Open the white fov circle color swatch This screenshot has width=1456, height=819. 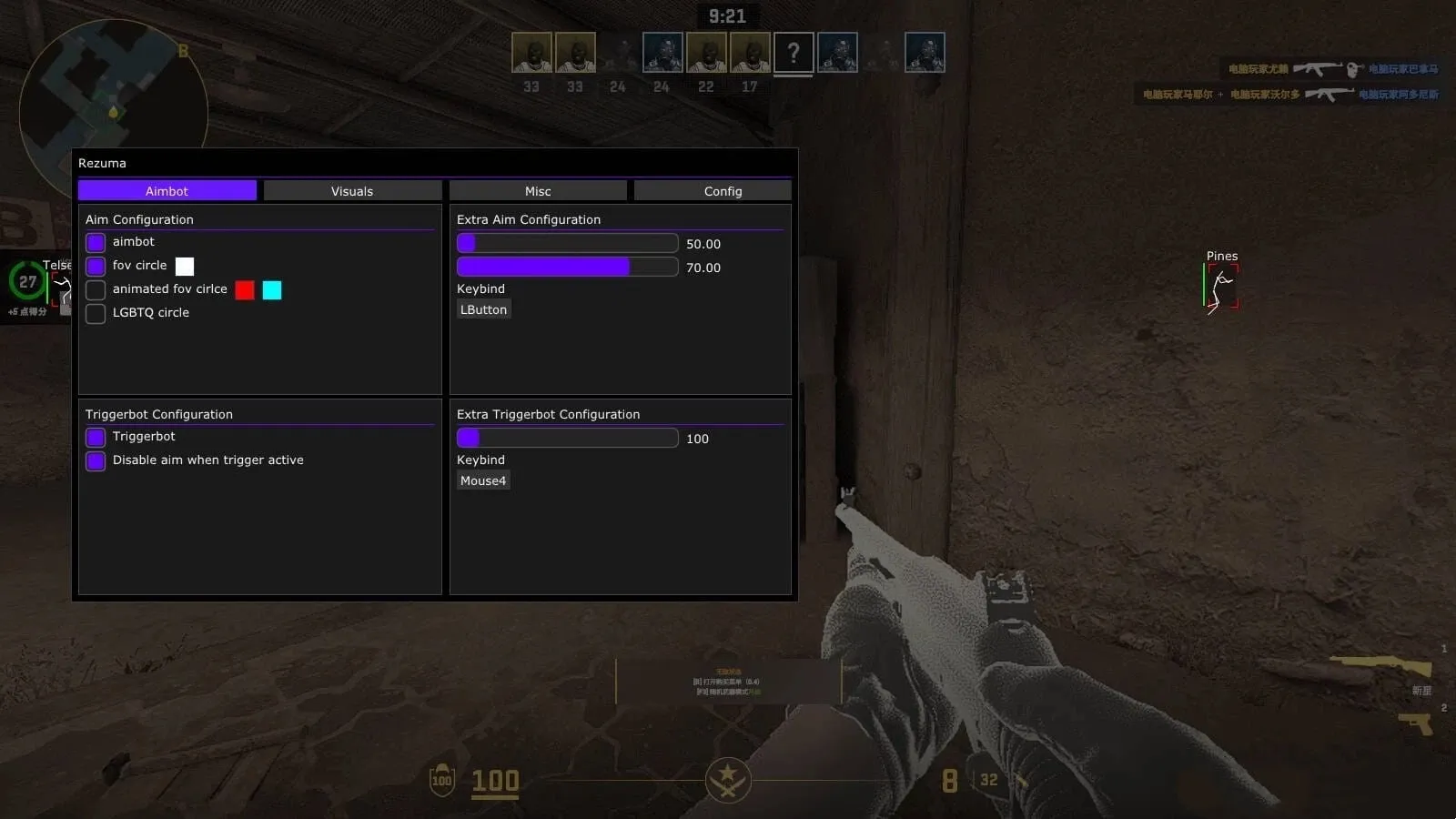[185, 267]
